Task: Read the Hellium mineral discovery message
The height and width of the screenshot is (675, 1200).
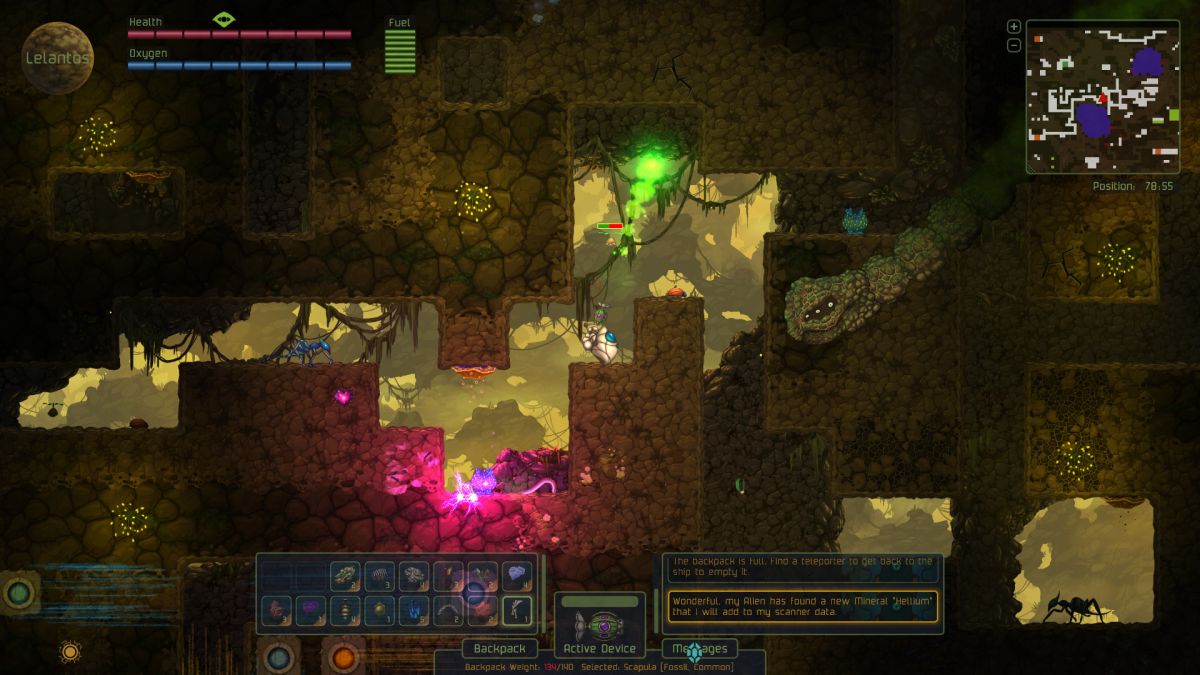Action: point(803,606)
